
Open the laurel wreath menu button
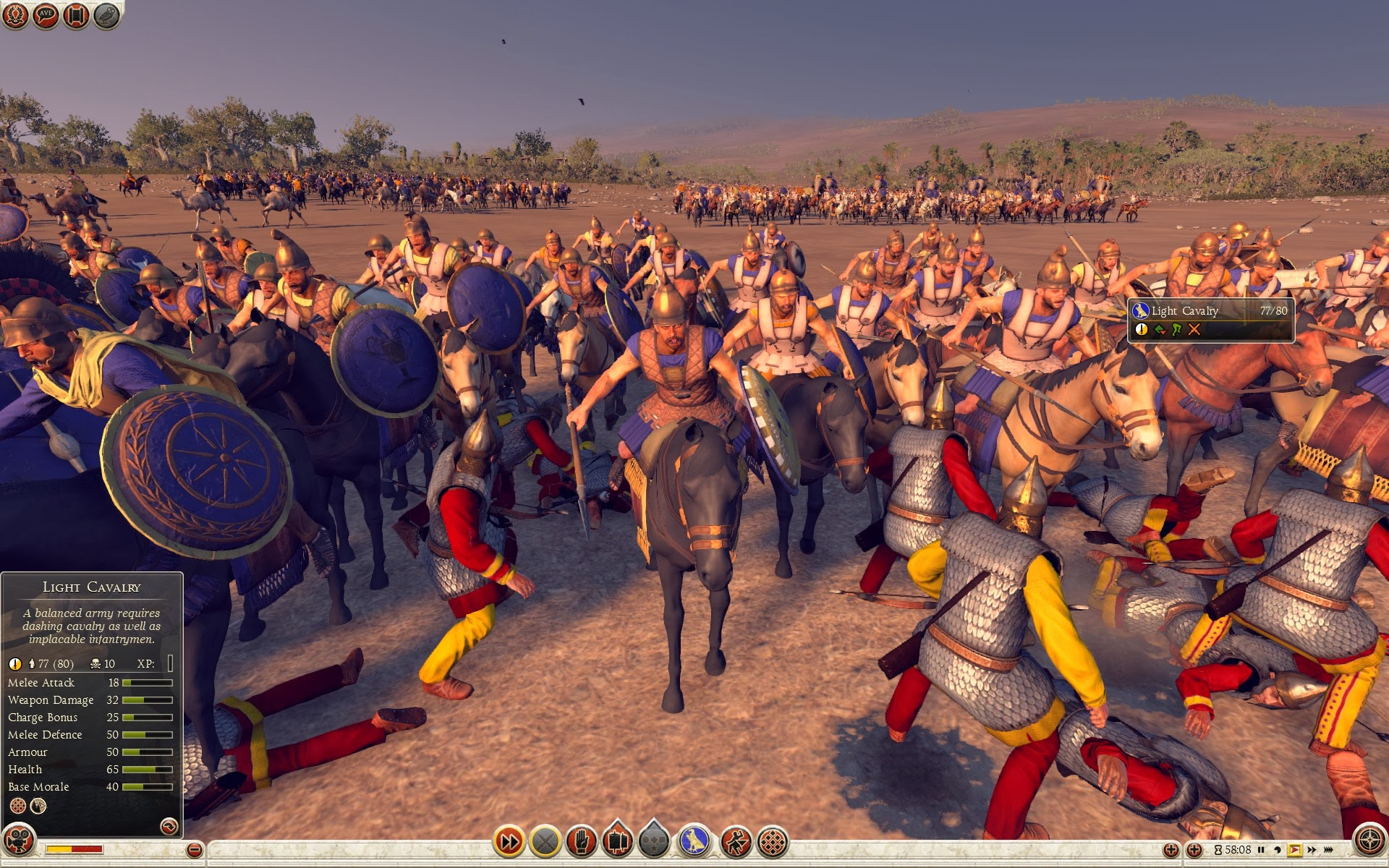(15, 15)
